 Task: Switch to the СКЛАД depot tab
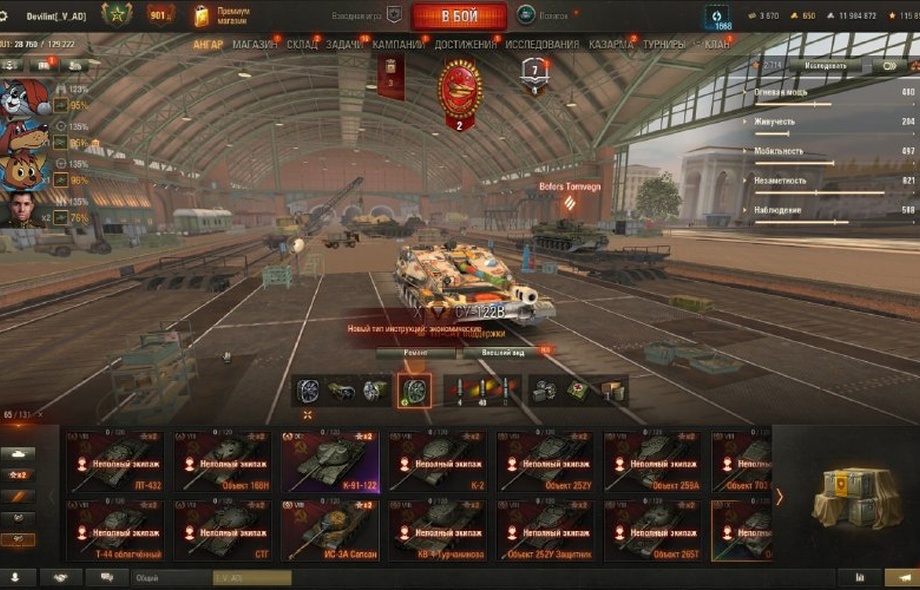click(x=302, y=45)
